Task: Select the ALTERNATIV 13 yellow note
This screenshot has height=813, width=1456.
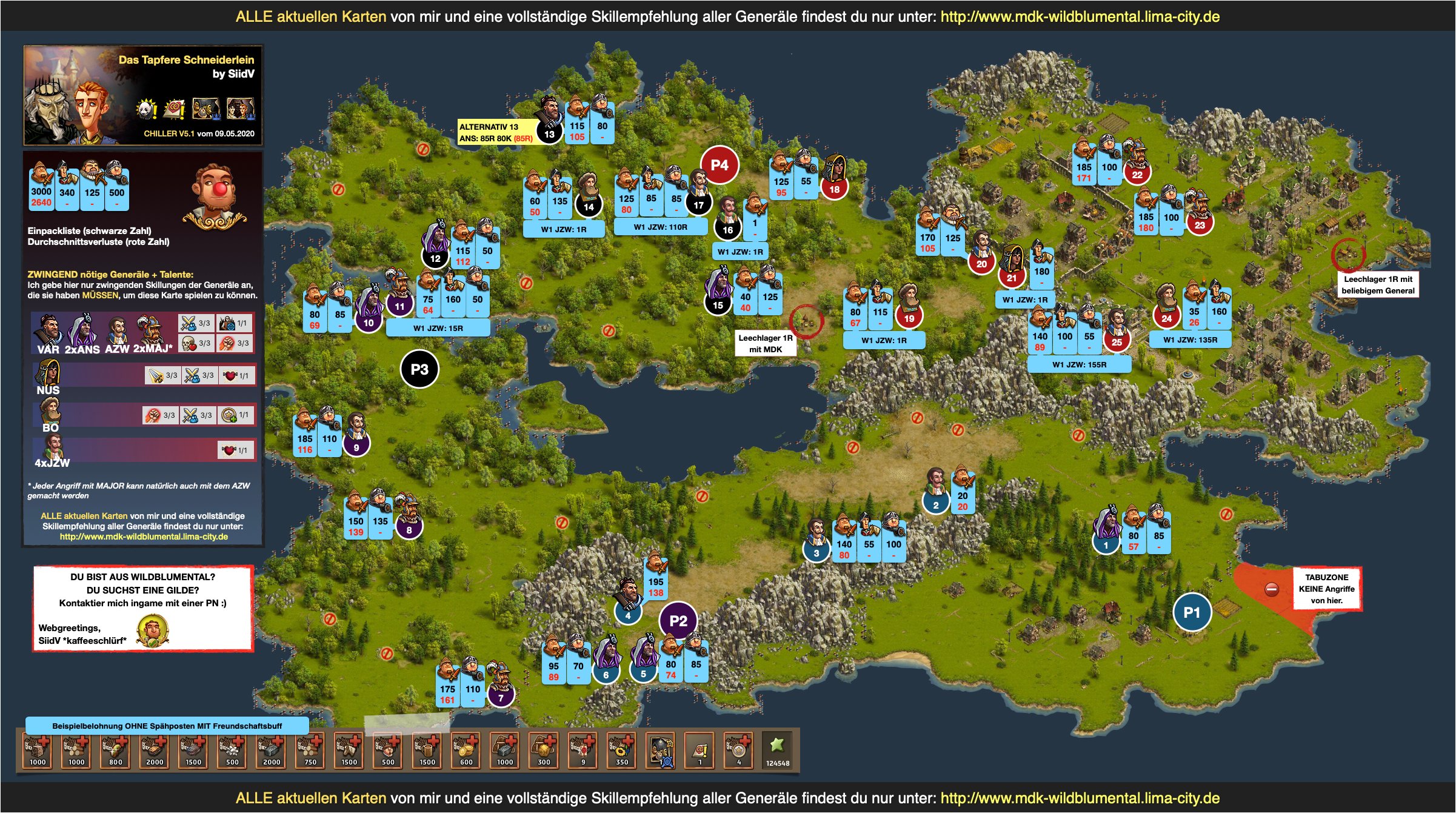Action: point(496,133)
